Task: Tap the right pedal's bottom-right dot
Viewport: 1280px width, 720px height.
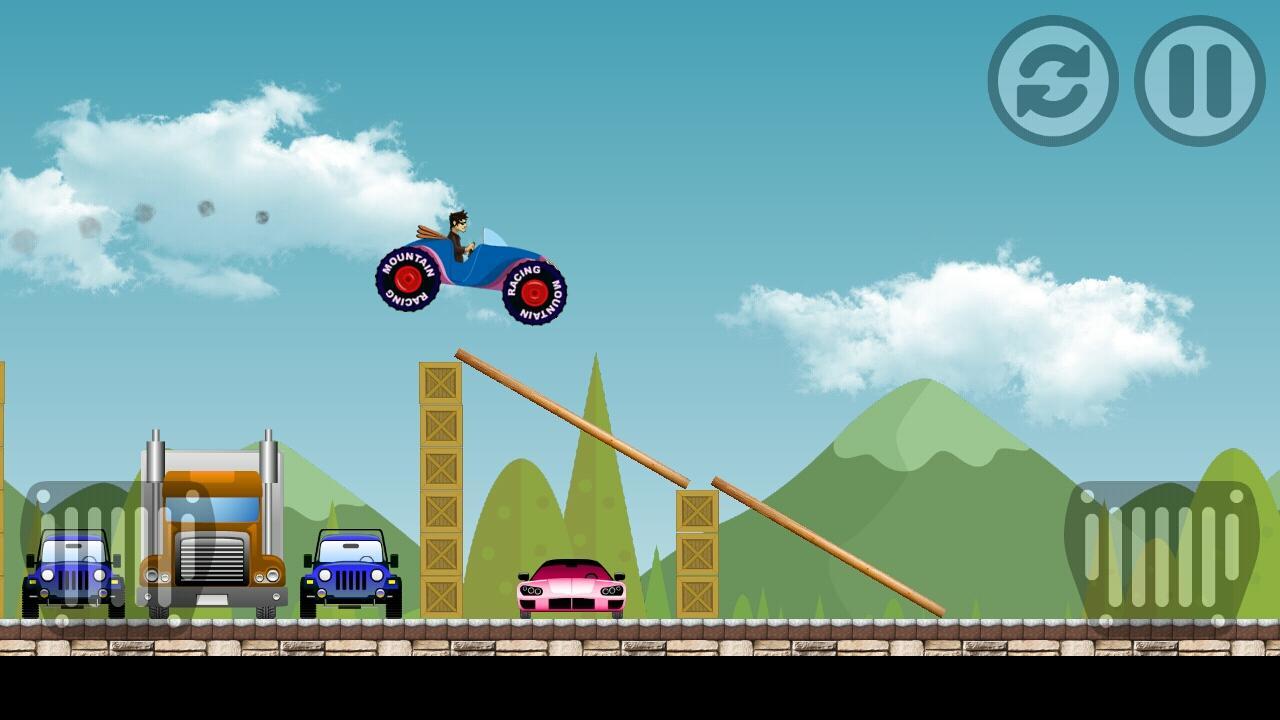Action: pos(1218,618)
